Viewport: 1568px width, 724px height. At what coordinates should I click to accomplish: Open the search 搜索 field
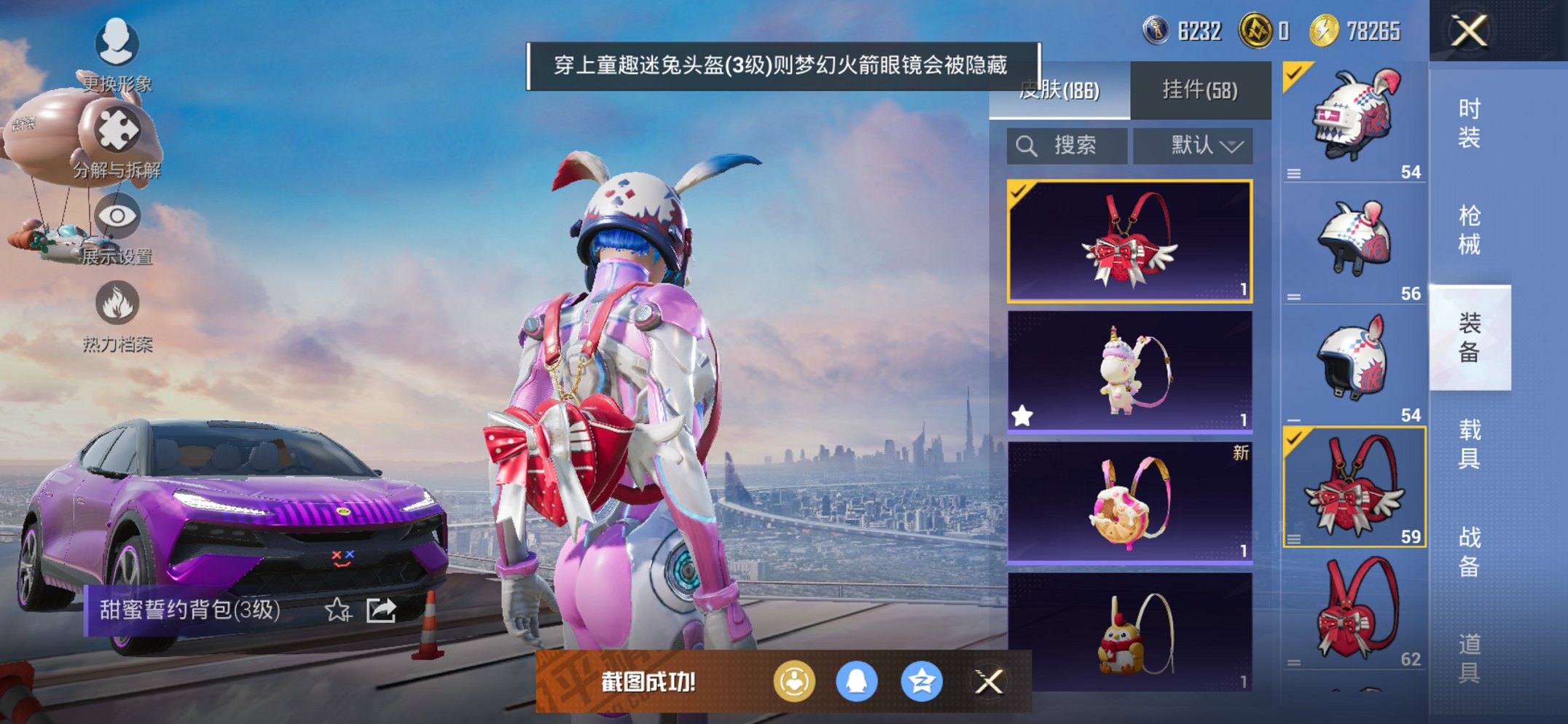pyautogui.click(x=1066, y=145)
